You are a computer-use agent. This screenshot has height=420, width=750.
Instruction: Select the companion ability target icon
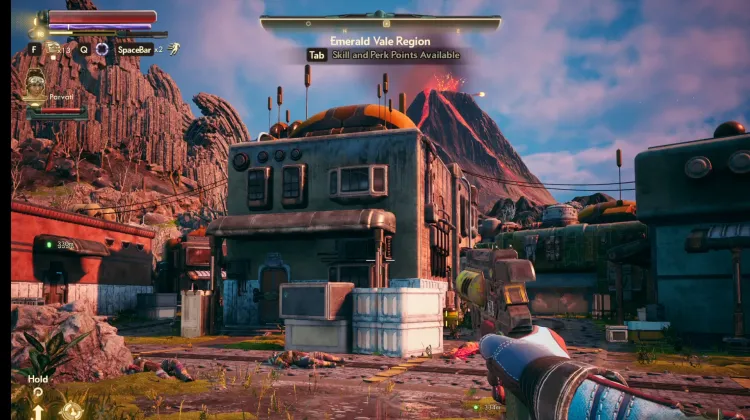click(71, 408)
